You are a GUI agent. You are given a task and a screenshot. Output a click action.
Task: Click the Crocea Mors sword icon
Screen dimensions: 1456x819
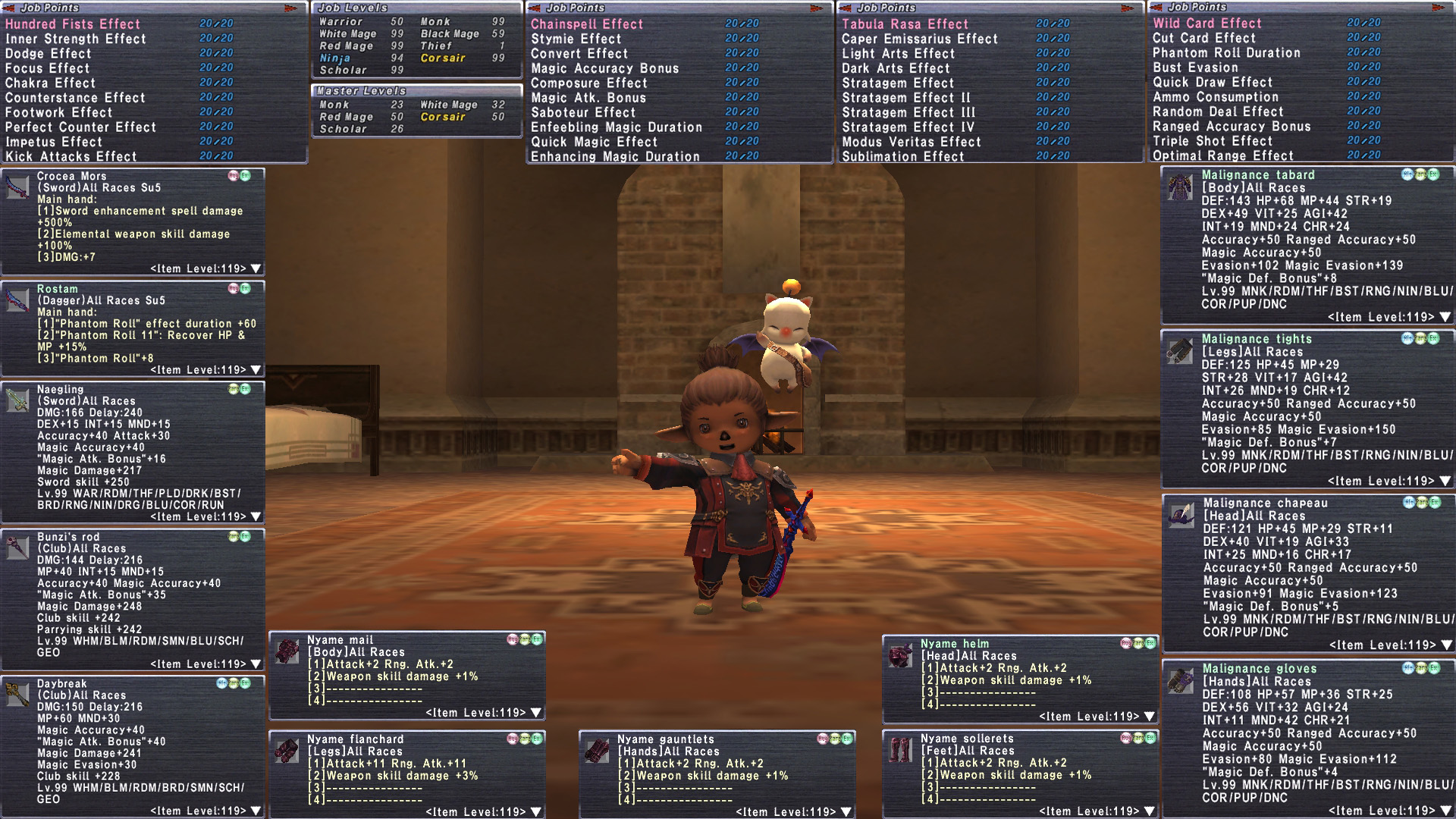click(x=17, y=187)
